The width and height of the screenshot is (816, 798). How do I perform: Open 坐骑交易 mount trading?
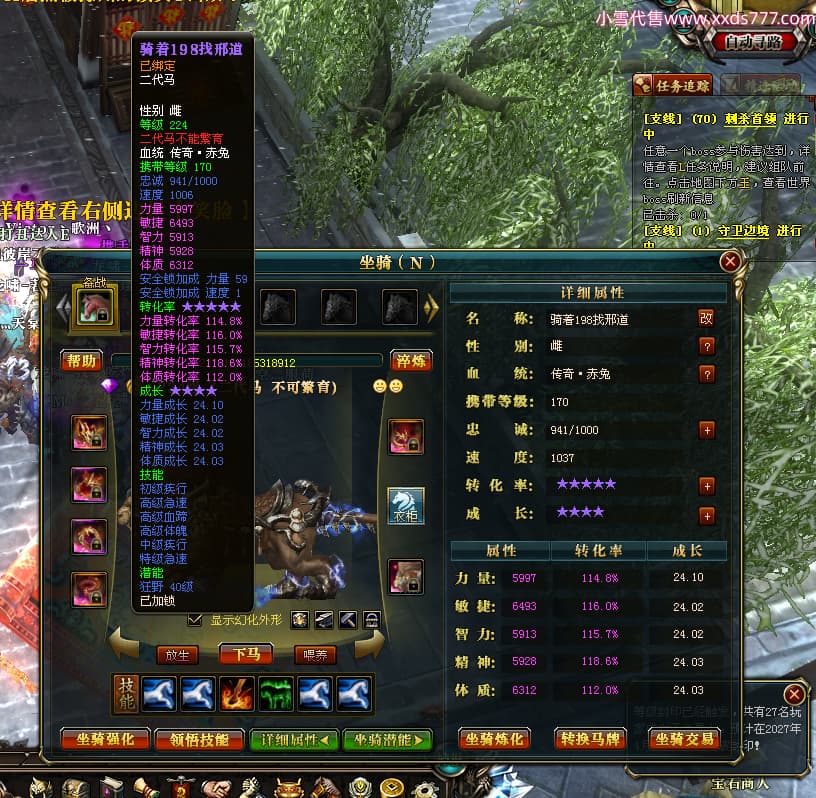[685, 740]
